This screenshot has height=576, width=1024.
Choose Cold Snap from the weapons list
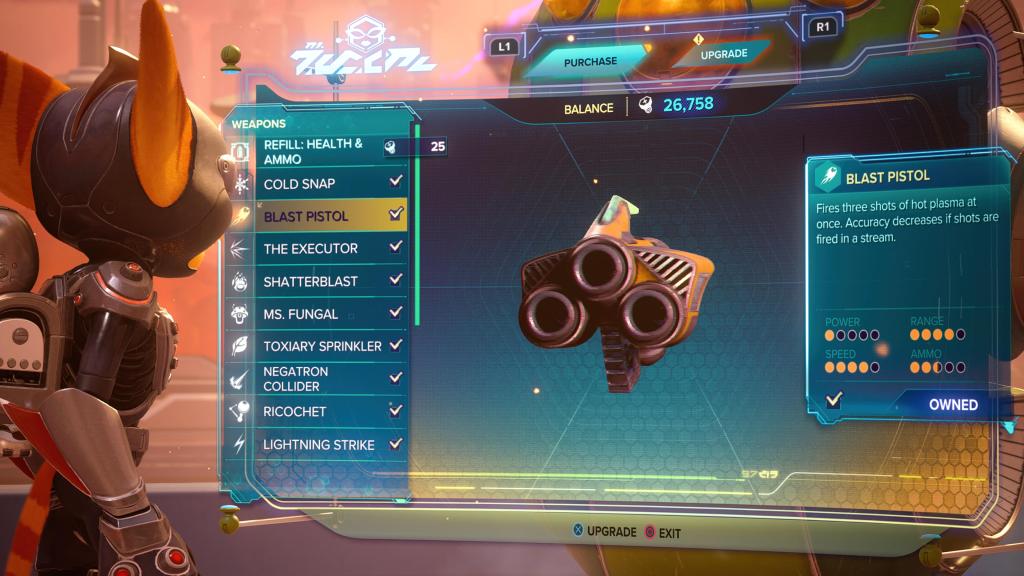[x=316, y=183]
